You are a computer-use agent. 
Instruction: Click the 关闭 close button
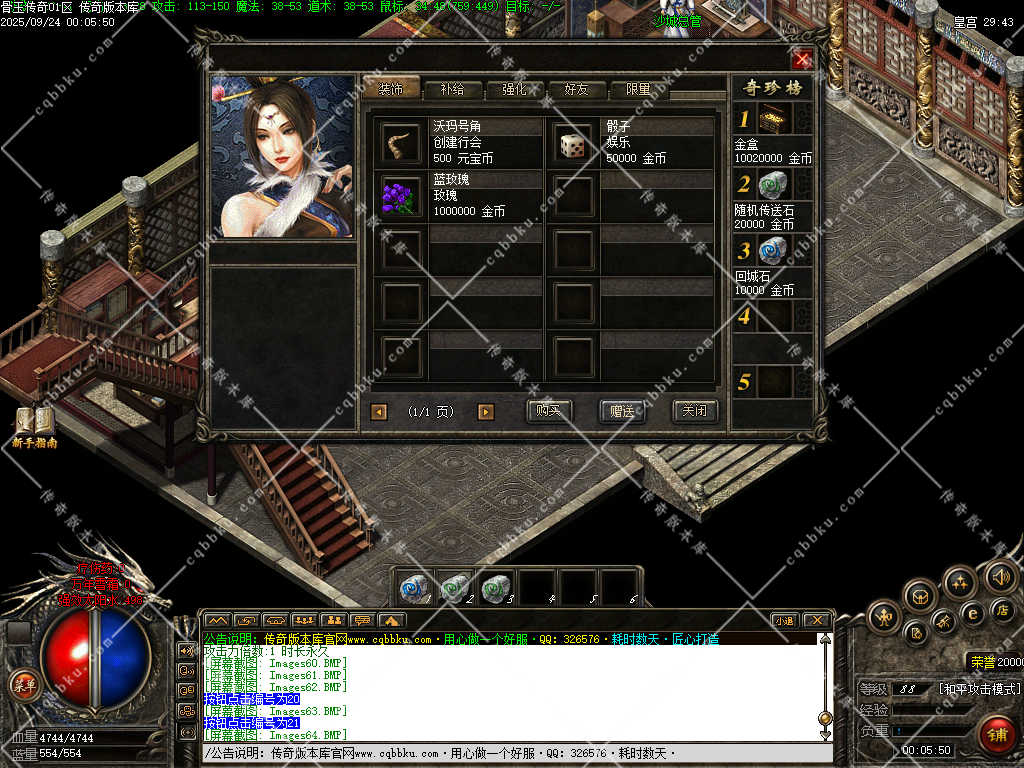[x=694, y=411]
